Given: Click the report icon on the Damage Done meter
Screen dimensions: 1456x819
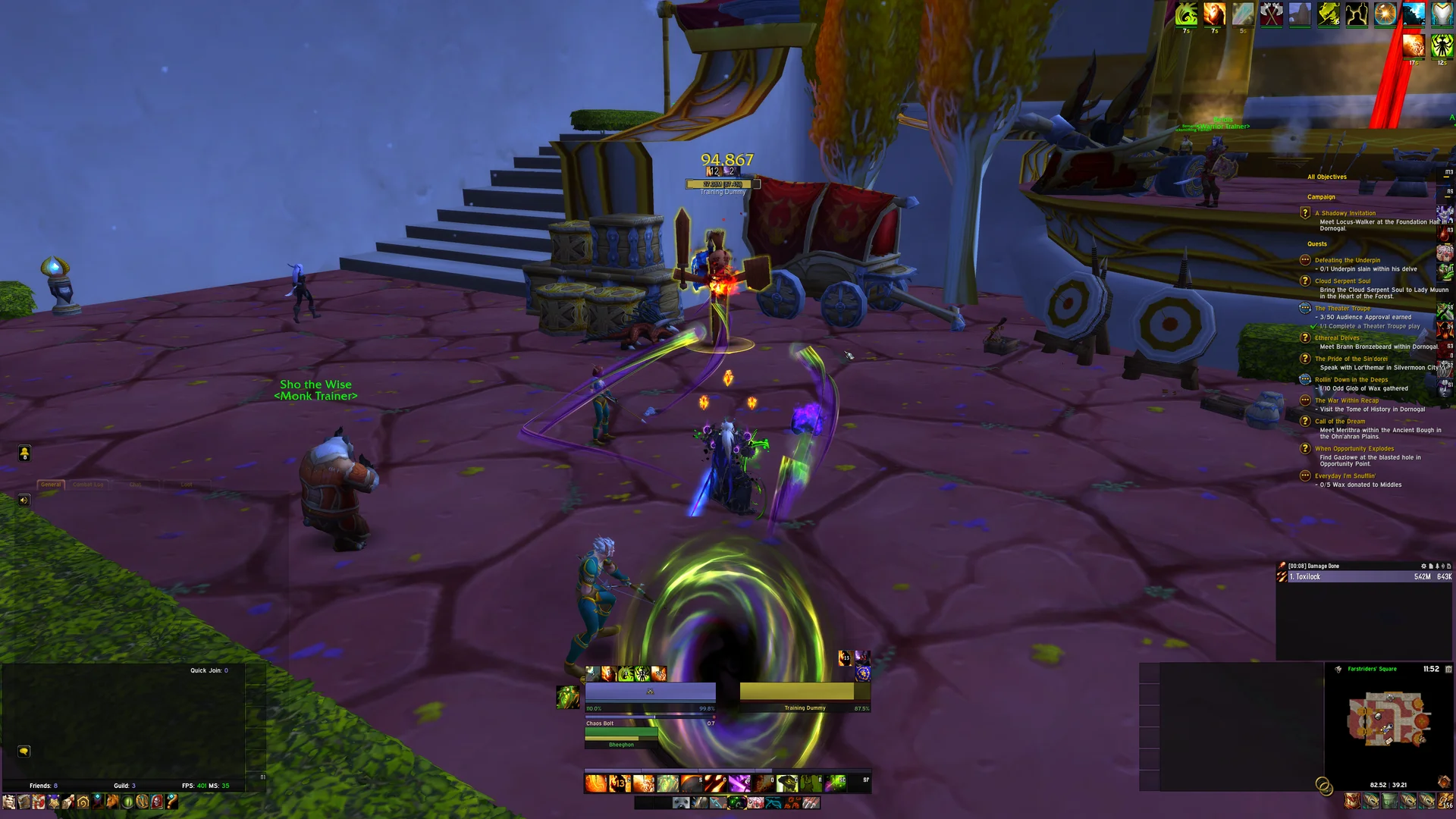Looking at the screenshot, I should tap(1431, 566).
